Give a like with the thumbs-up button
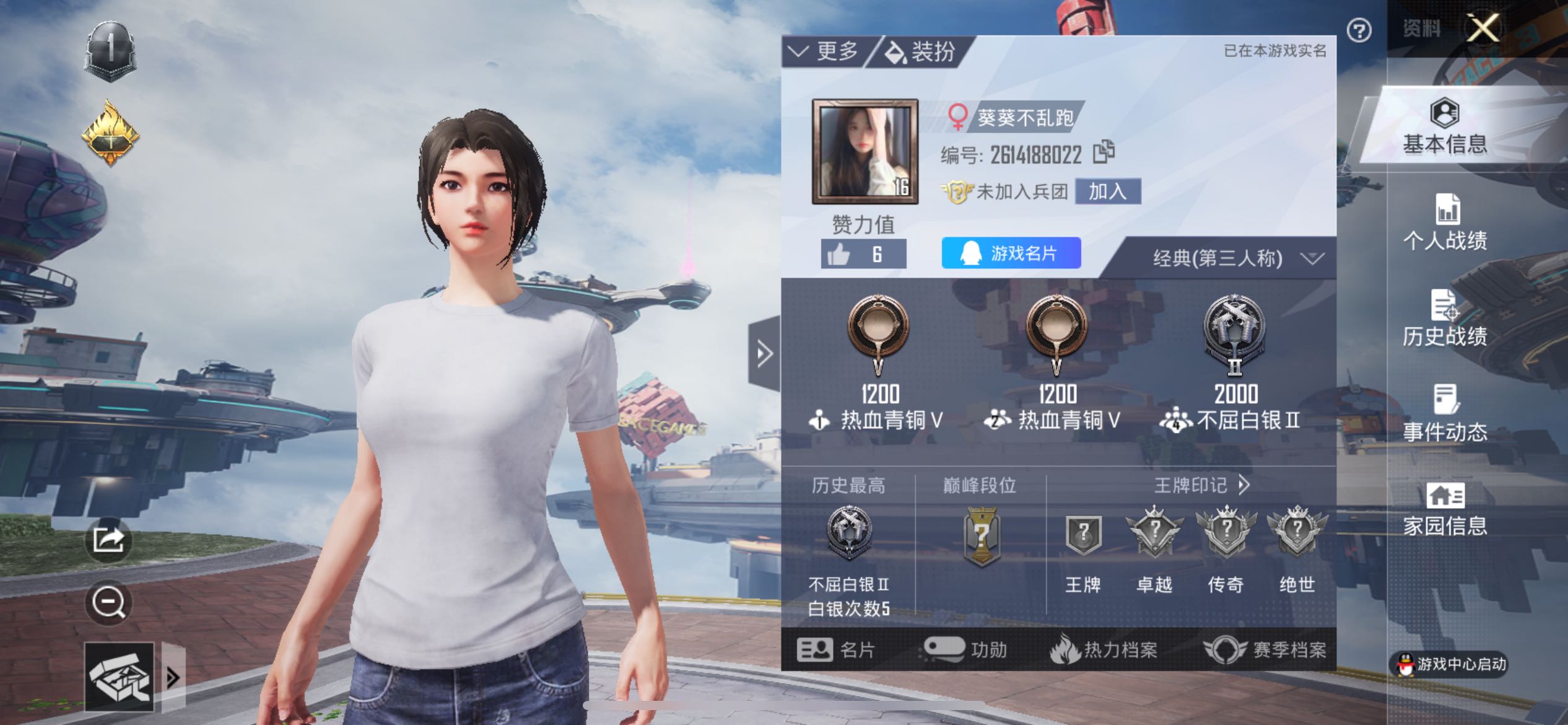 pos(863,254)
